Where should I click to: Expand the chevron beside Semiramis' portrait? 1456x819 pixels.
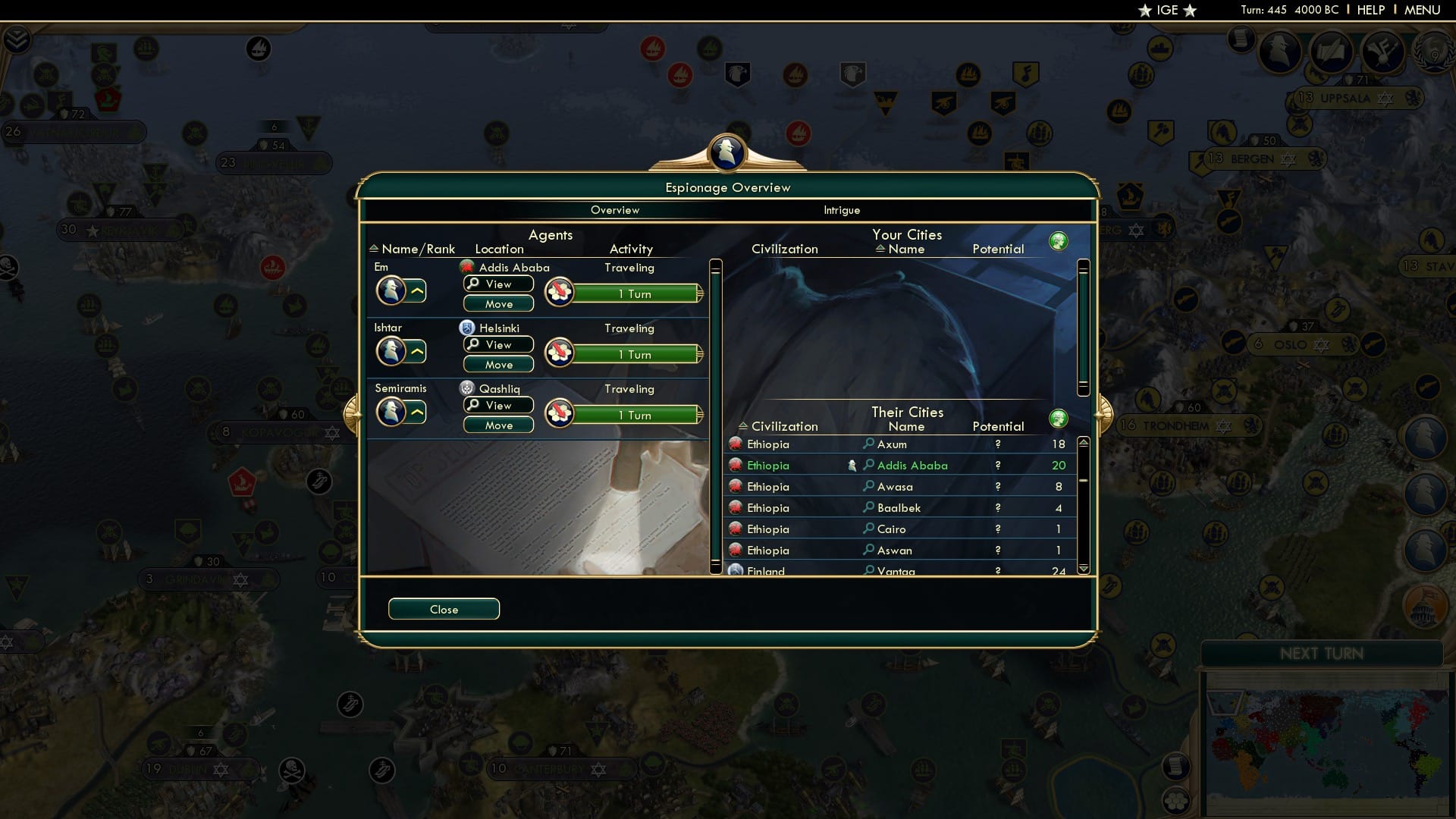click(x=418, y=412)
